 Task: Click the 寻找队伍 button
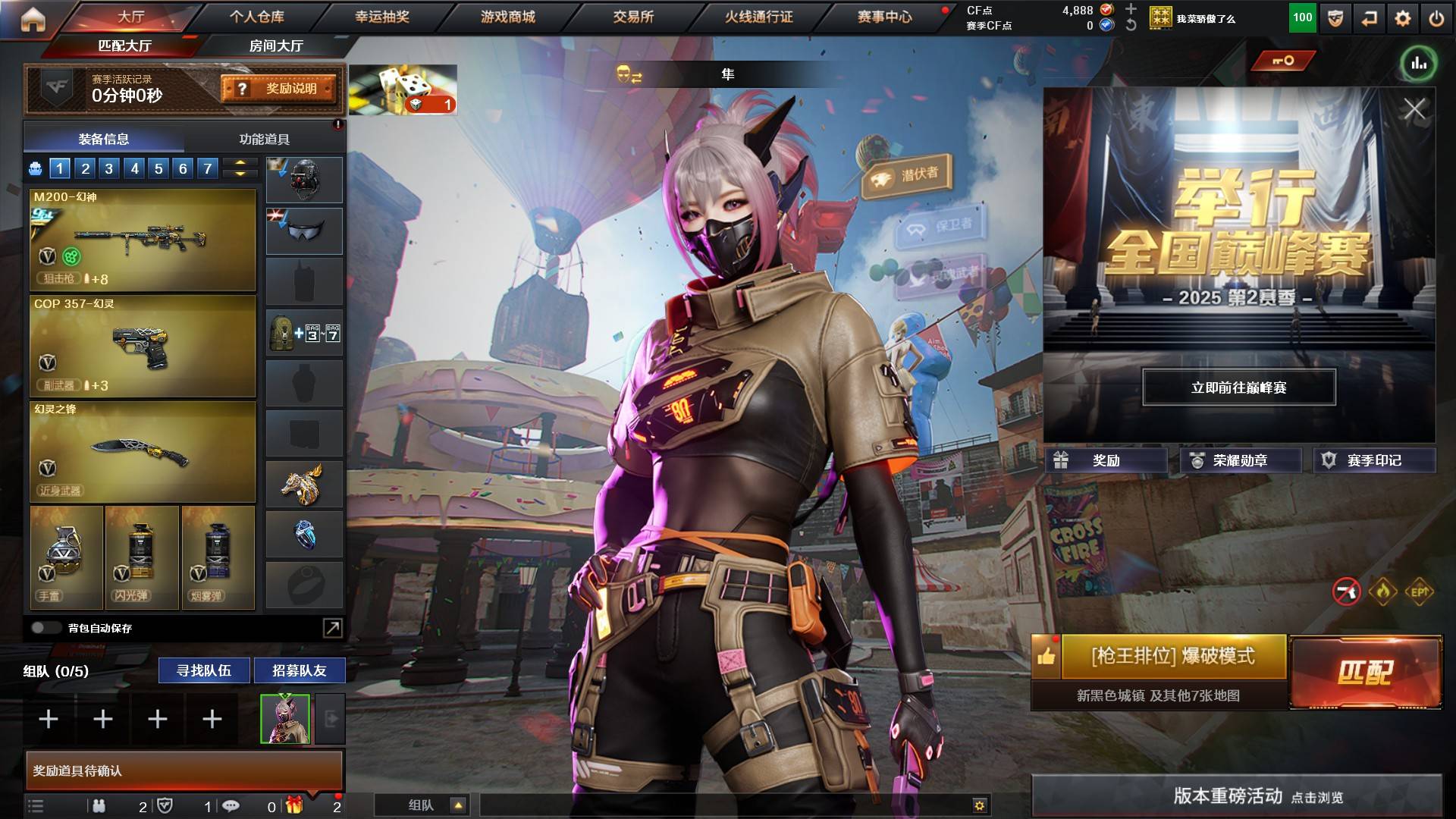203,670
